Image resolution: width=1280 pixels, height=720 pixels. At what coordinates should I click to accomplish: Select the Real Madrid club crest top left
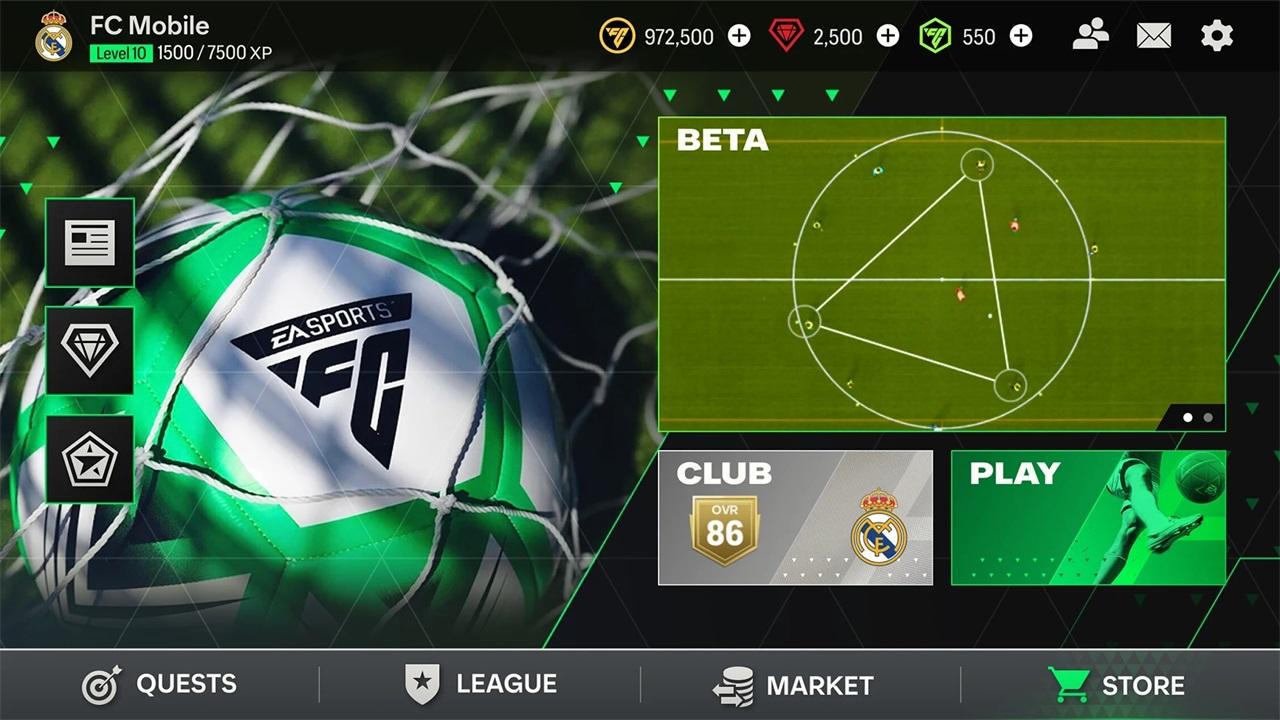55,35
